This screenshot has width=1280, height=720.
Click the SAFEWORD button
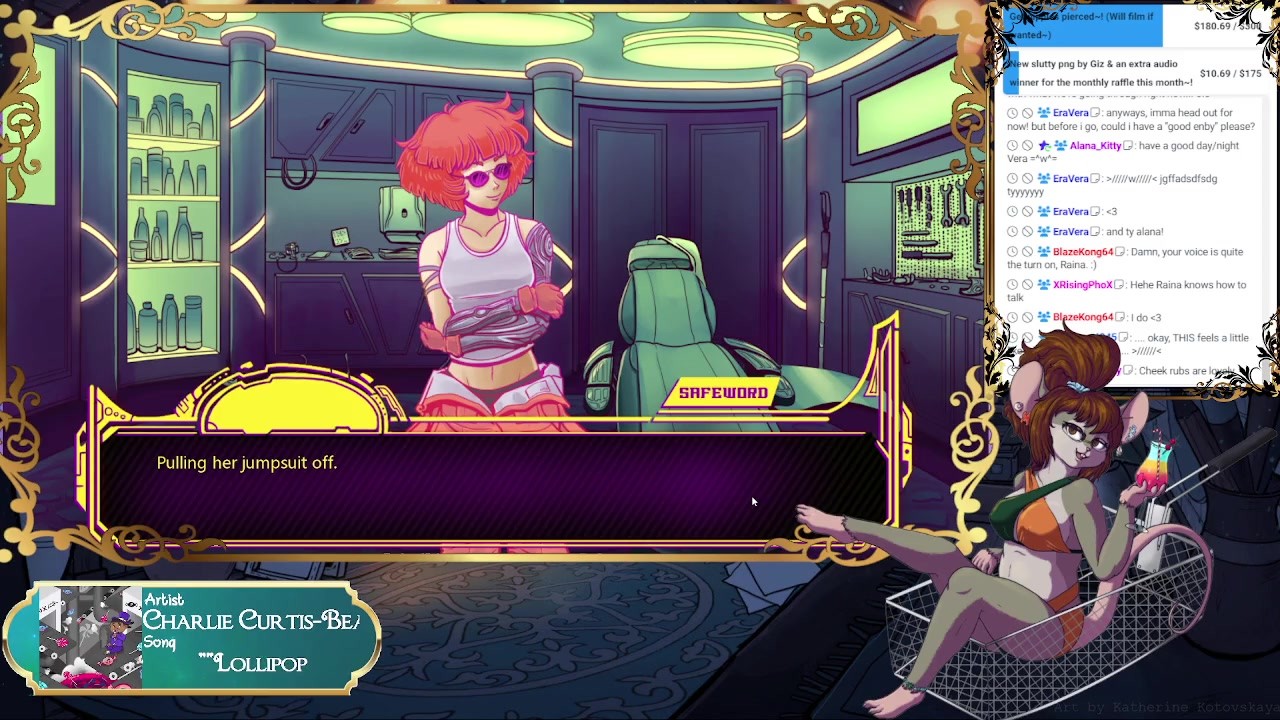pos(723,393)
